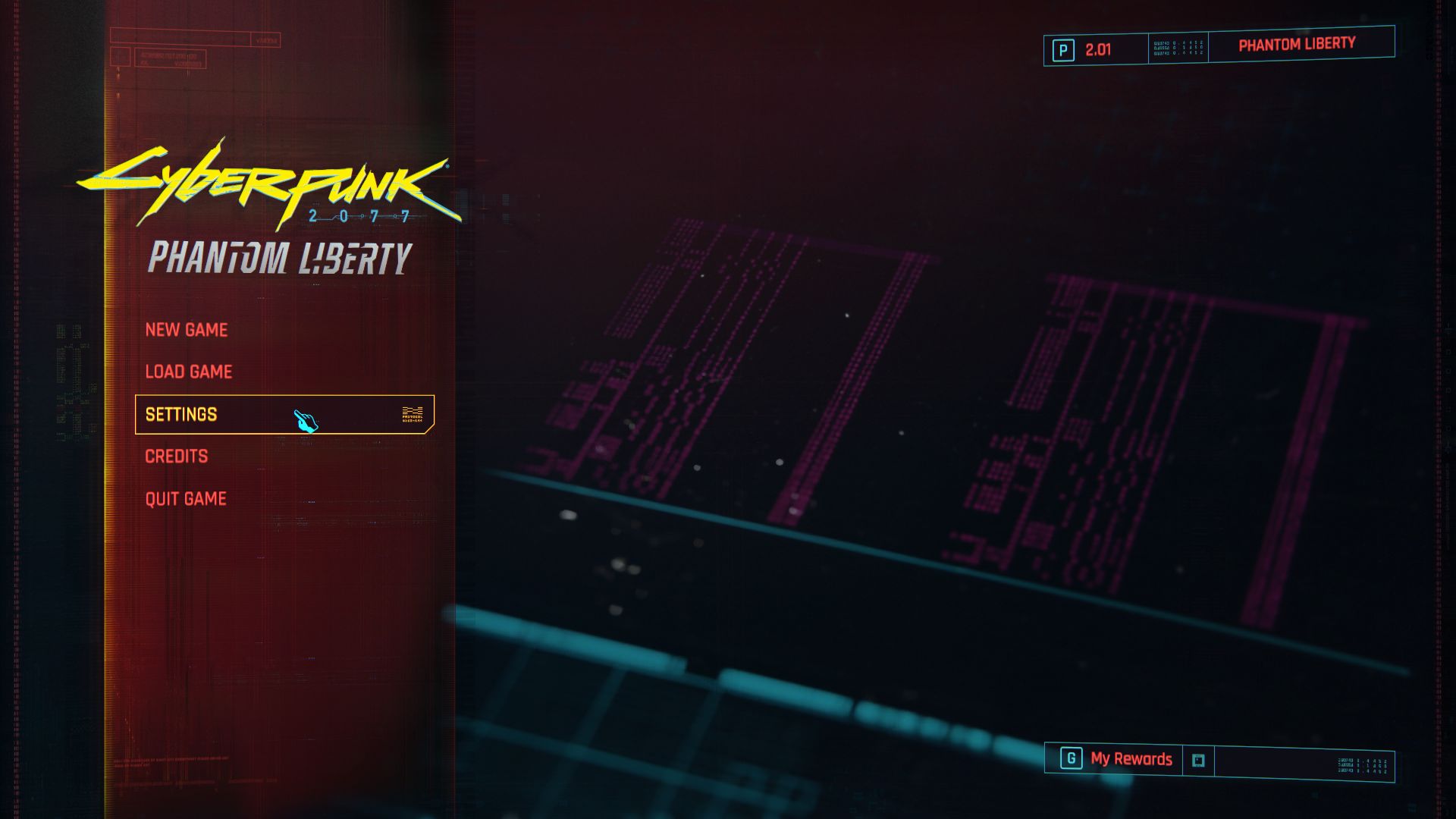Open the Phantom Liberty panel
Screen dimensions: 1456x819
tap(1296, 45)
